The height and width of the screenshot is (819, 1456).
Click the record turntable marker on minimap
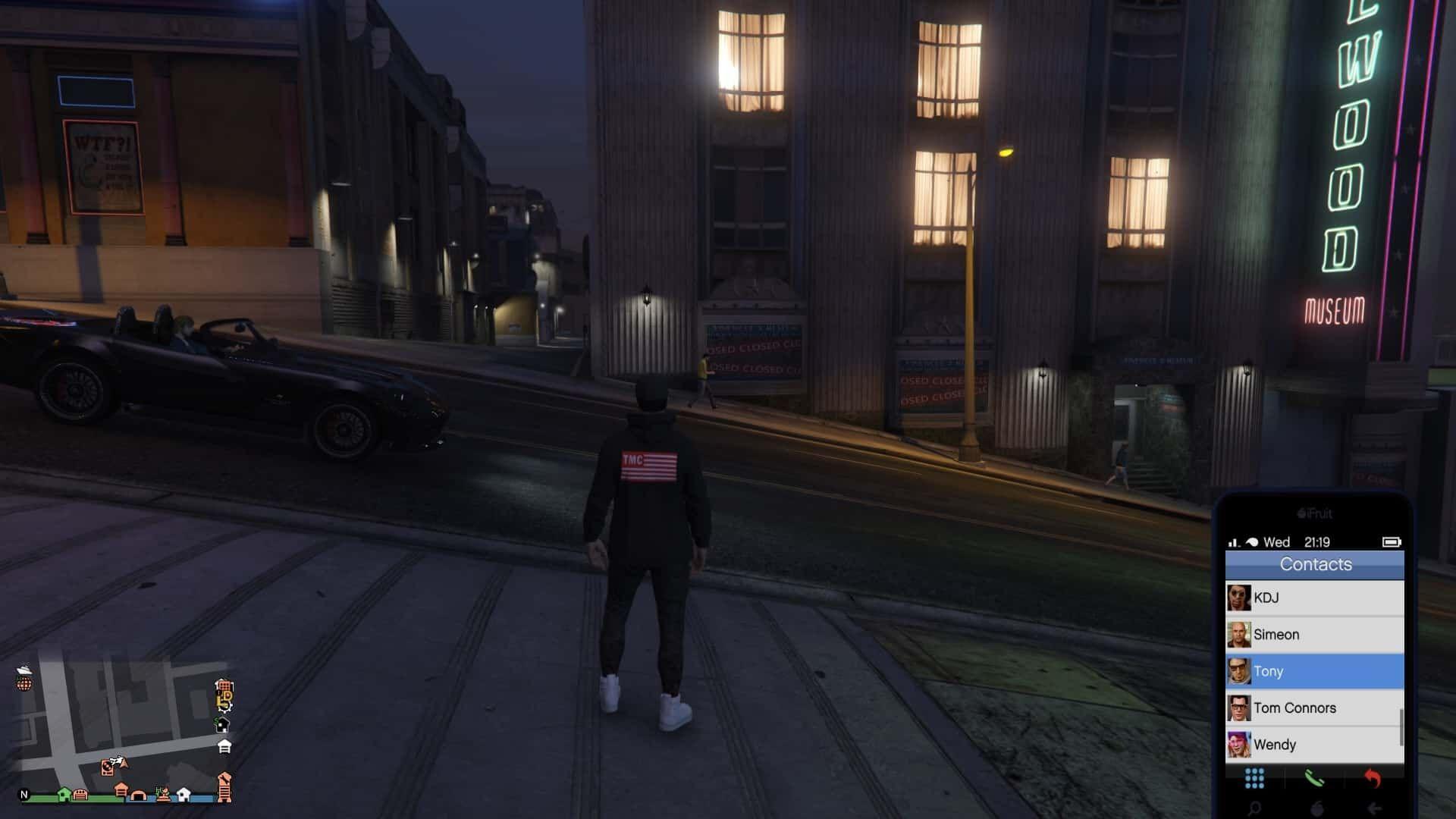pyautogui.click(x=108, y=768)
